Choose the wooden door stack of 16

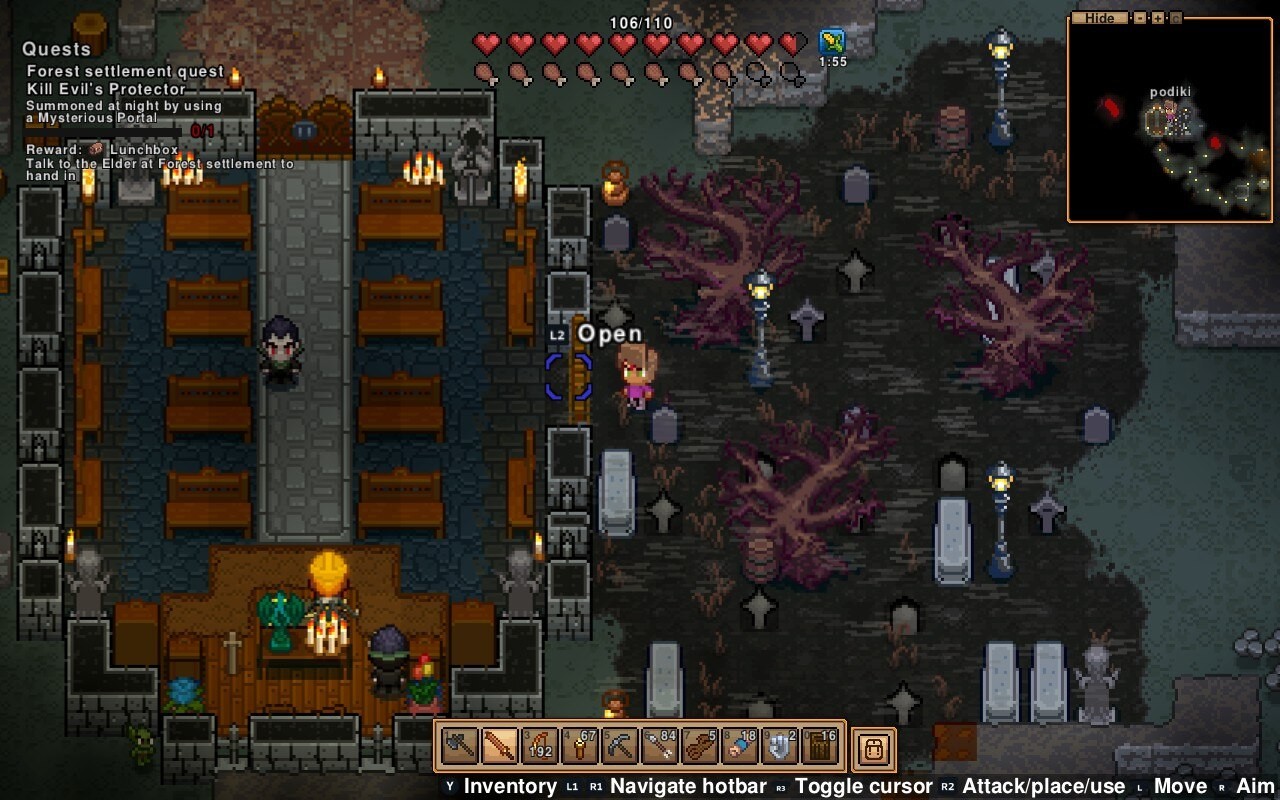point(820,746)
